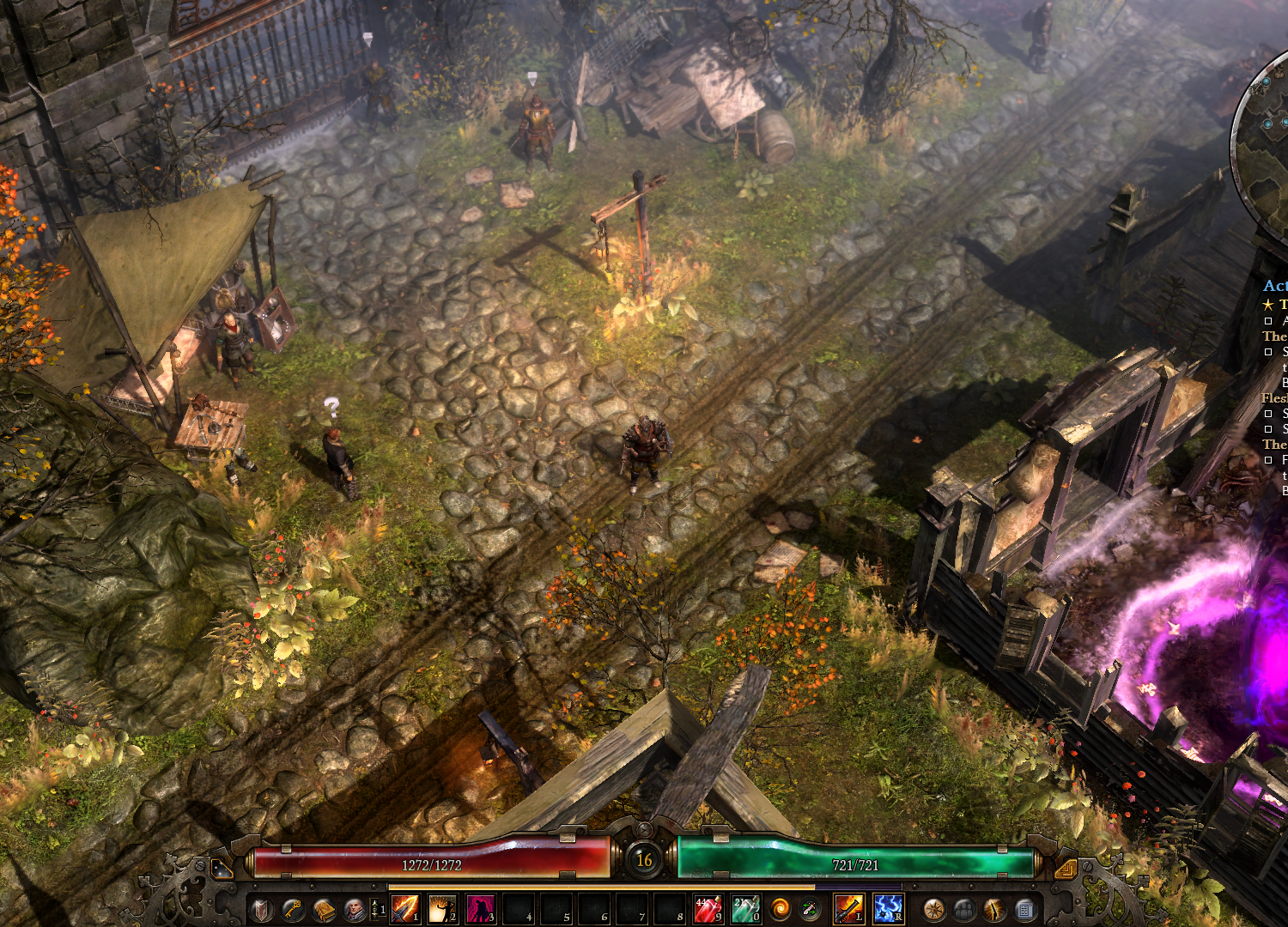This screenshot has width=1288, height=927.
Task: Select the left mouse button fire-rifle skill
Action: [x=848, y=909]
